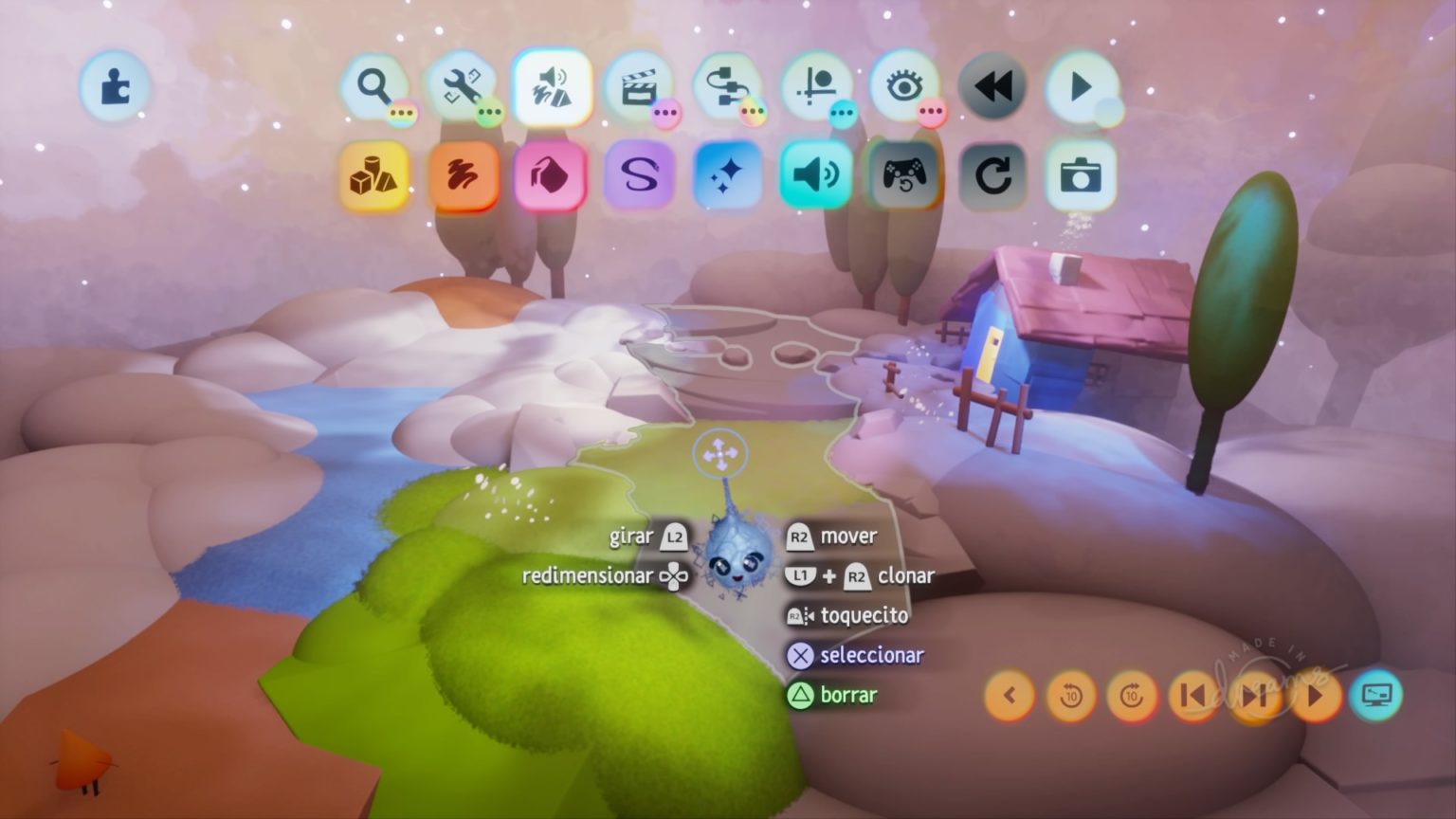
Task: Click the undo 10 steps button
Action: coord(1070,696)
